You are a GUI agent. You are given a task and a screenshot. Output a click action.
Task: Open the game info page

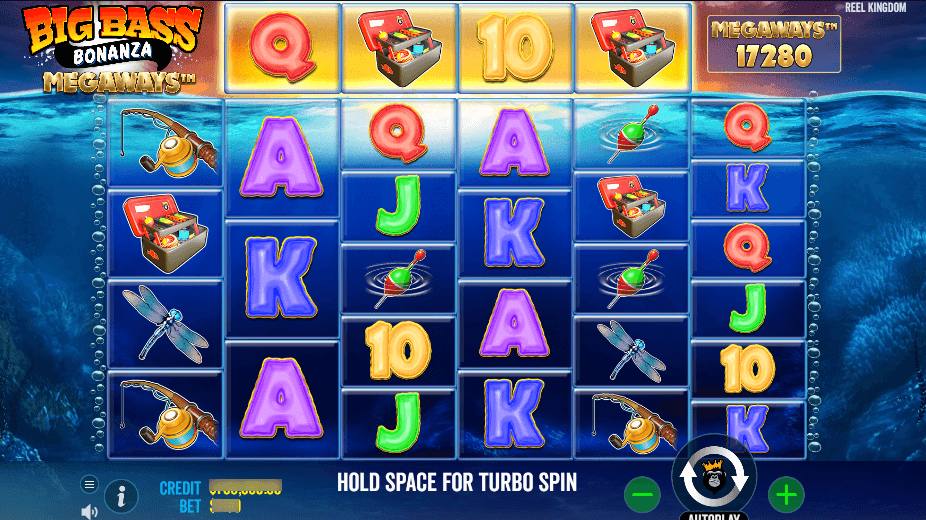(x=121, y=494)
